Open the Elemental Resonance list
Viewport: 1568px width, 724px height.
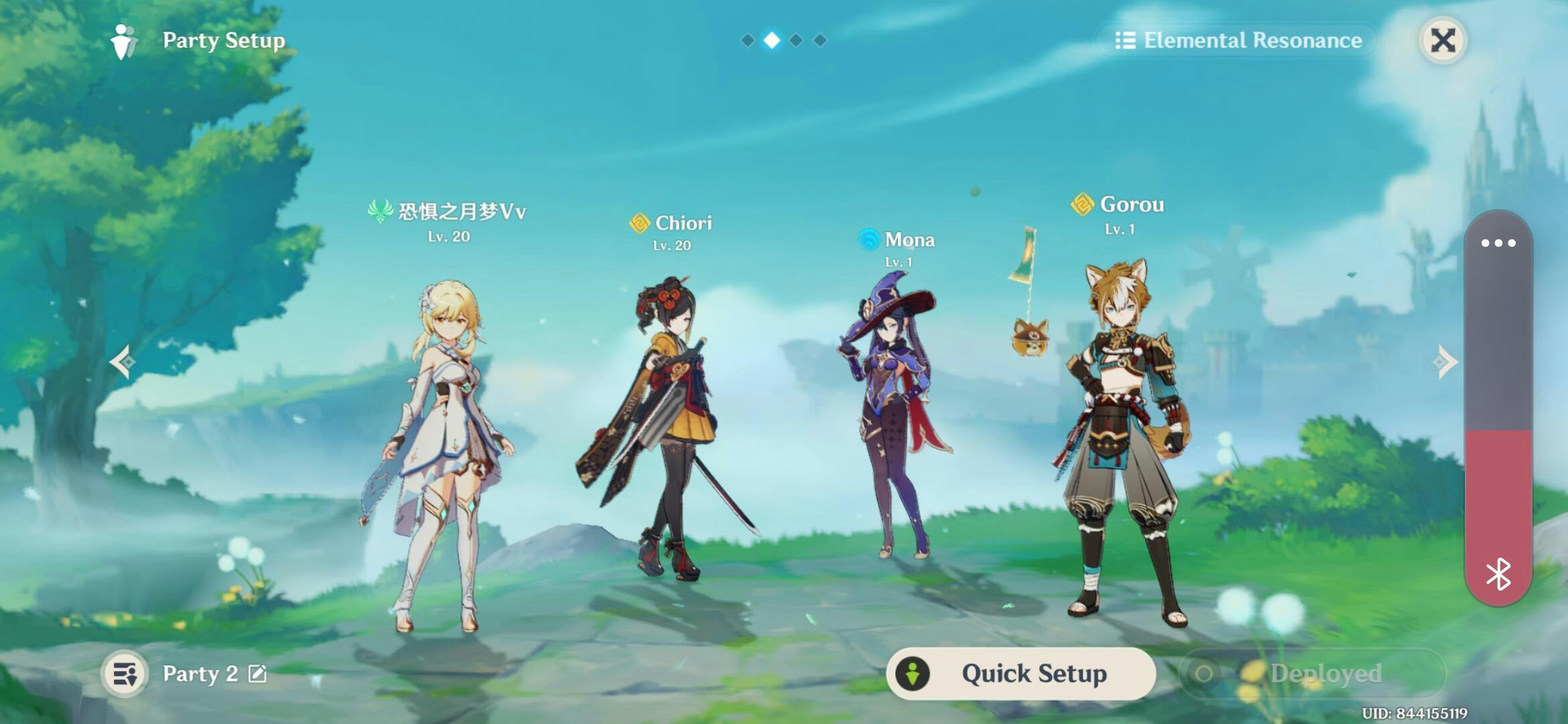pyautogui.click(x=1238, y=40)
